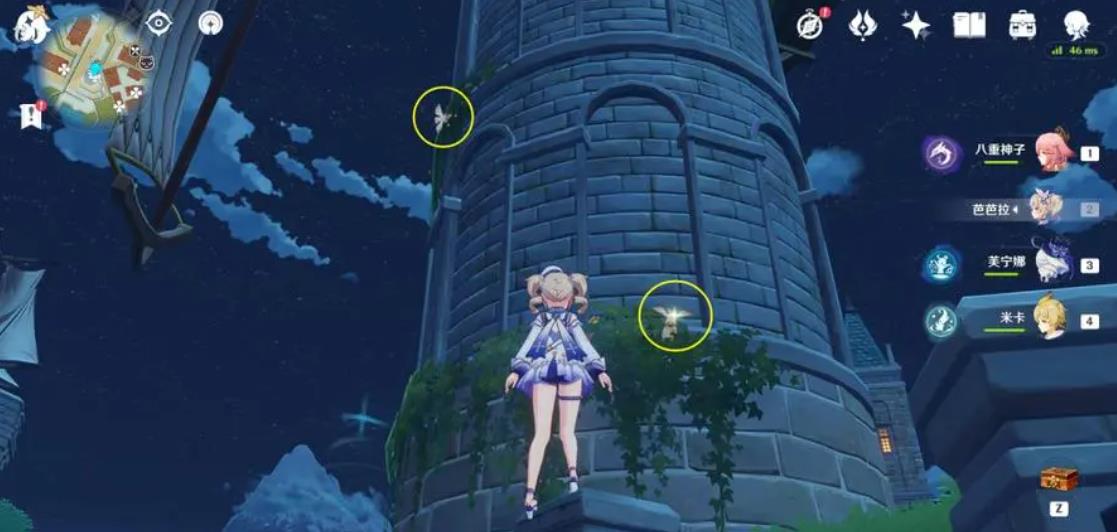
Task: Switch to party member 美宁娜
Action: 1053,264
